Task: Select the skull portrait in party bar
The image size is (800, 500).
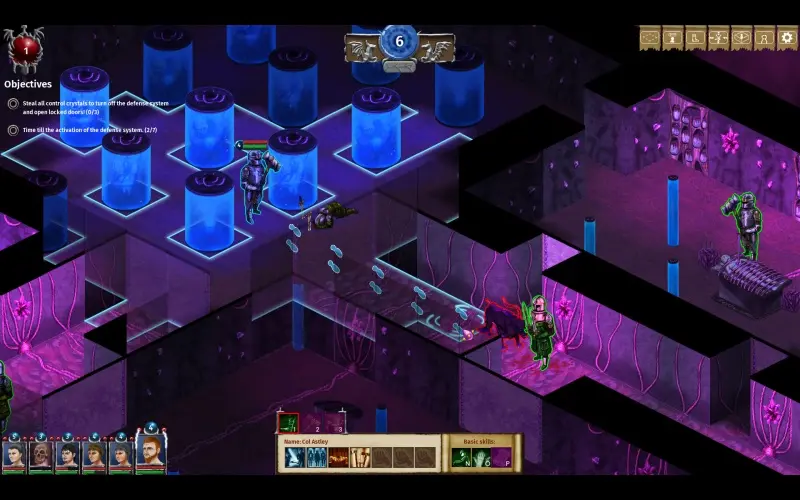Action: 41,457
